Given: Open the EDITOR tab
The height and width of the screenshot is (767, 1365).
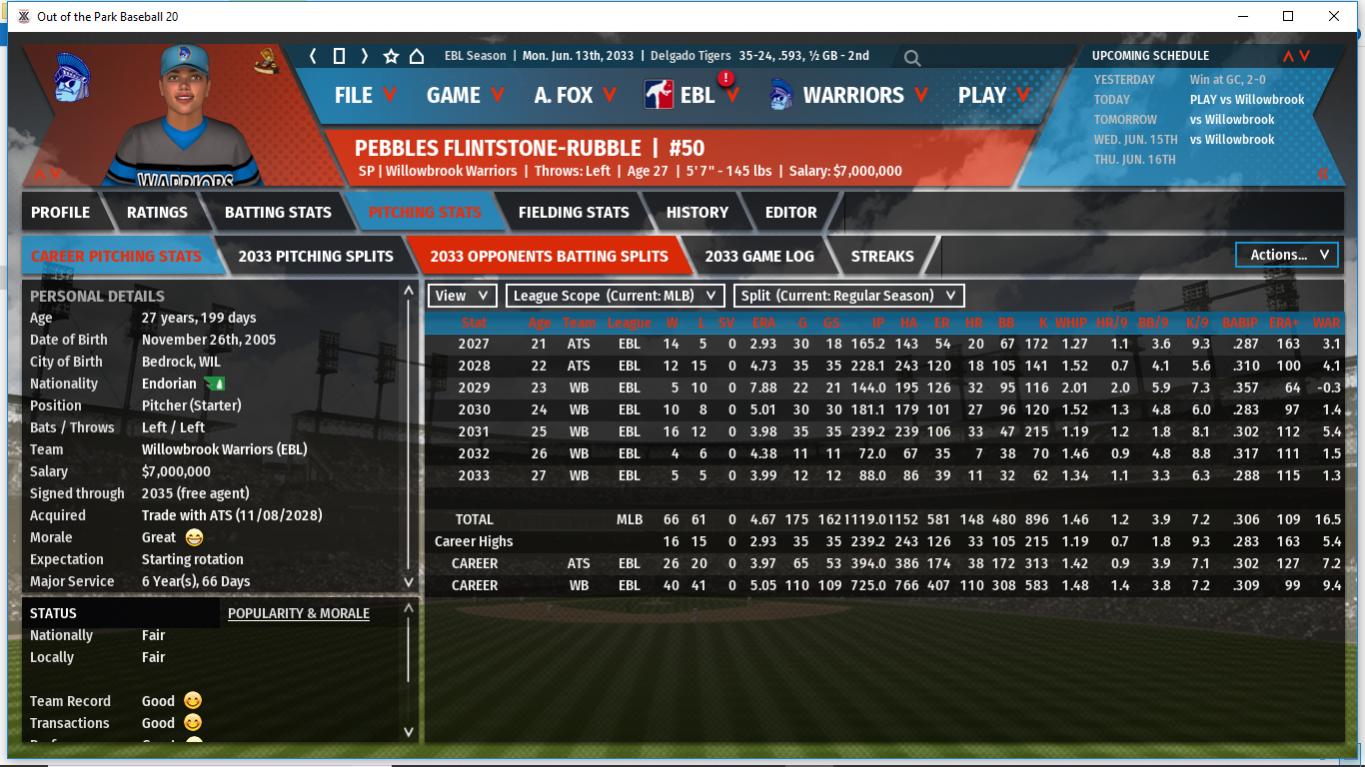Looking at the screenshot, I should point(791,212).
